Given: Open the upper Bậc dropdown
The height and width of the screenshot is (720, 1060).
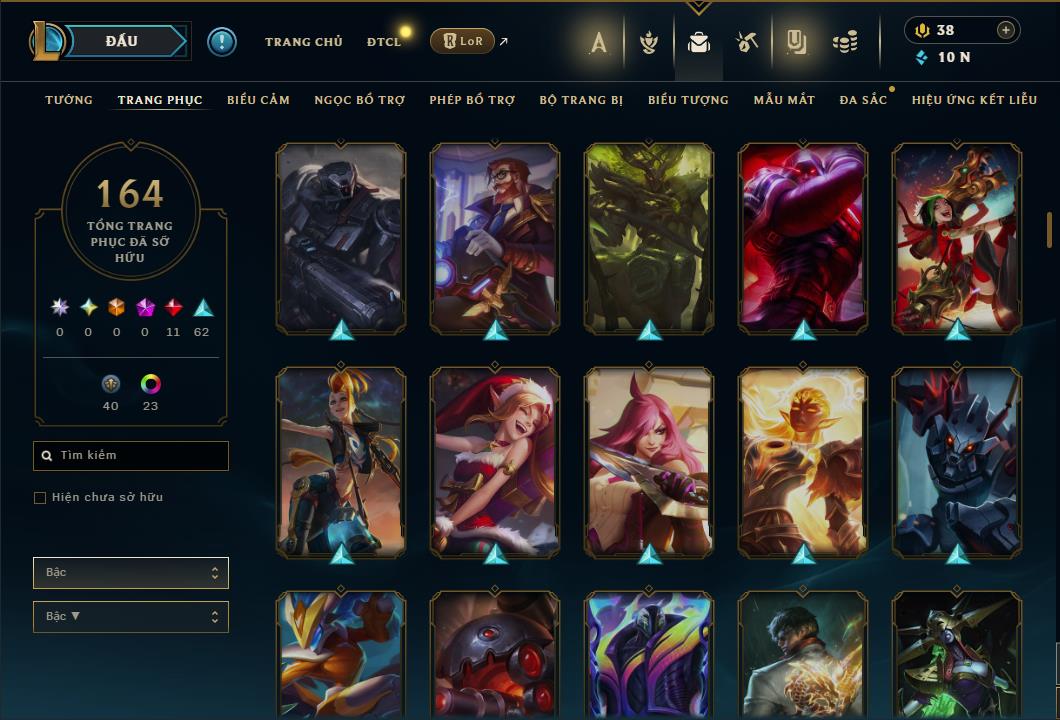Looking at the screenshot, I should [x=131, y=573].
